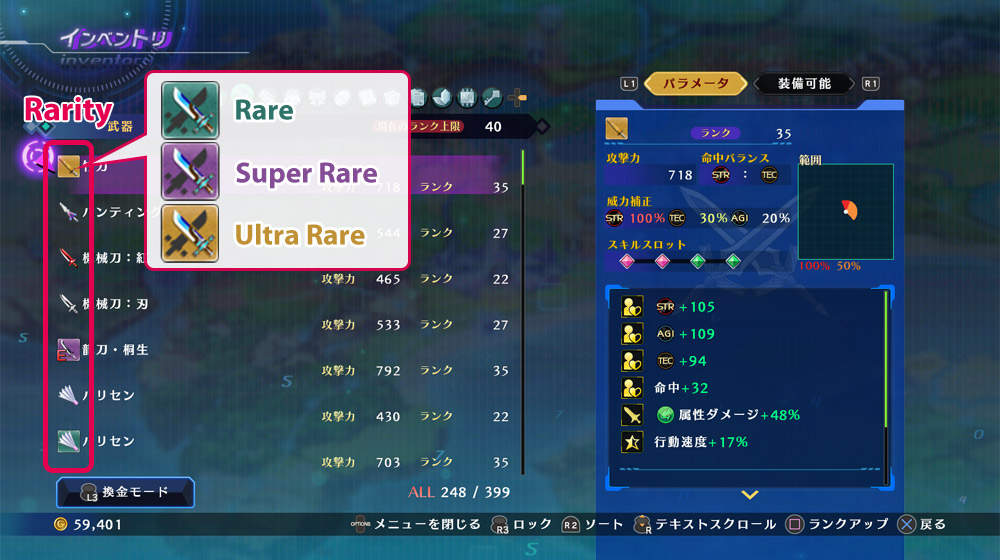Click the weapon list scrollbar
Image resolution: width=1000 pixels, height=560 pixels.
point(522,300)
